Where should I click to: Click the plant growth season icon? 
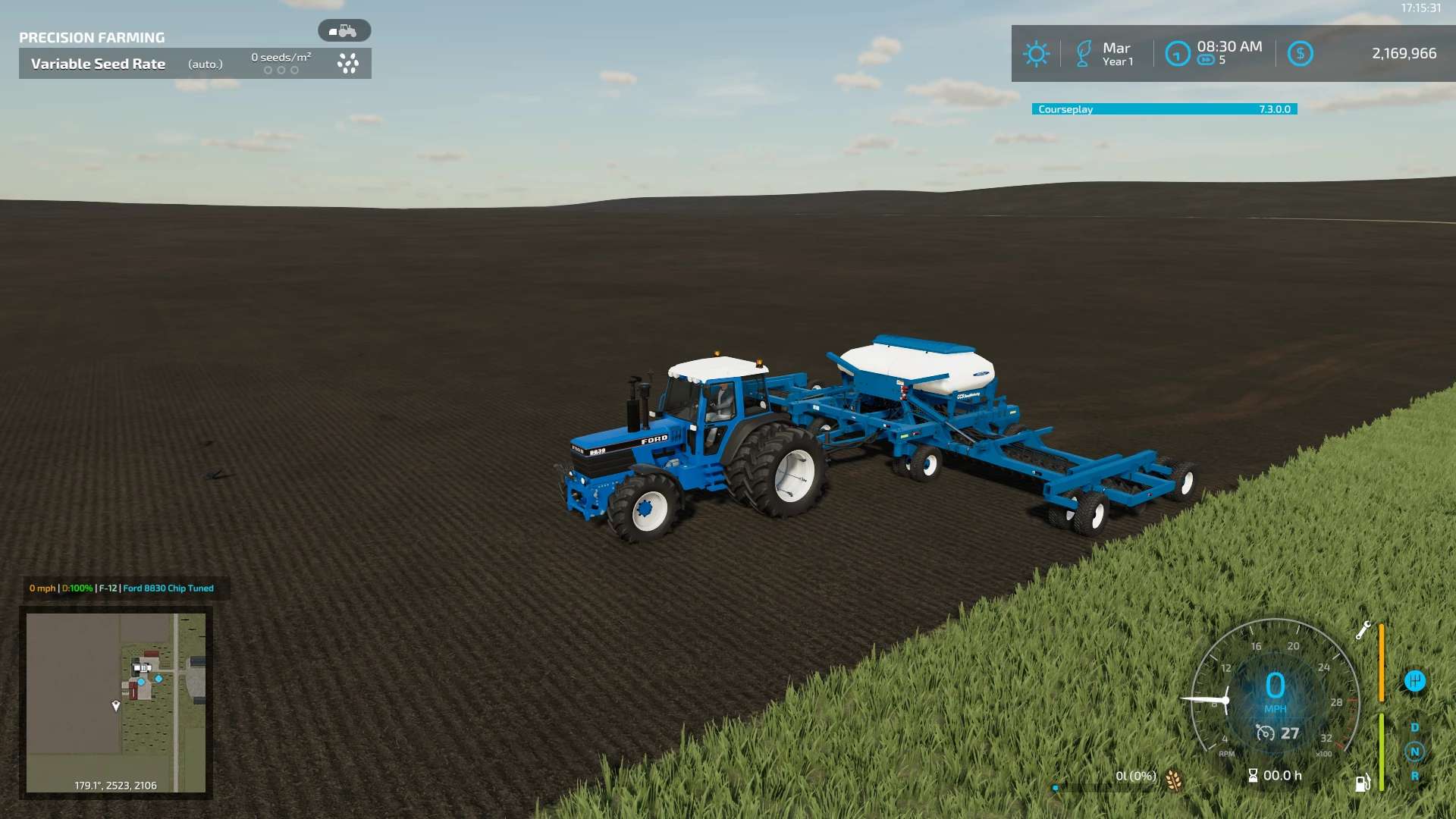1084,53
